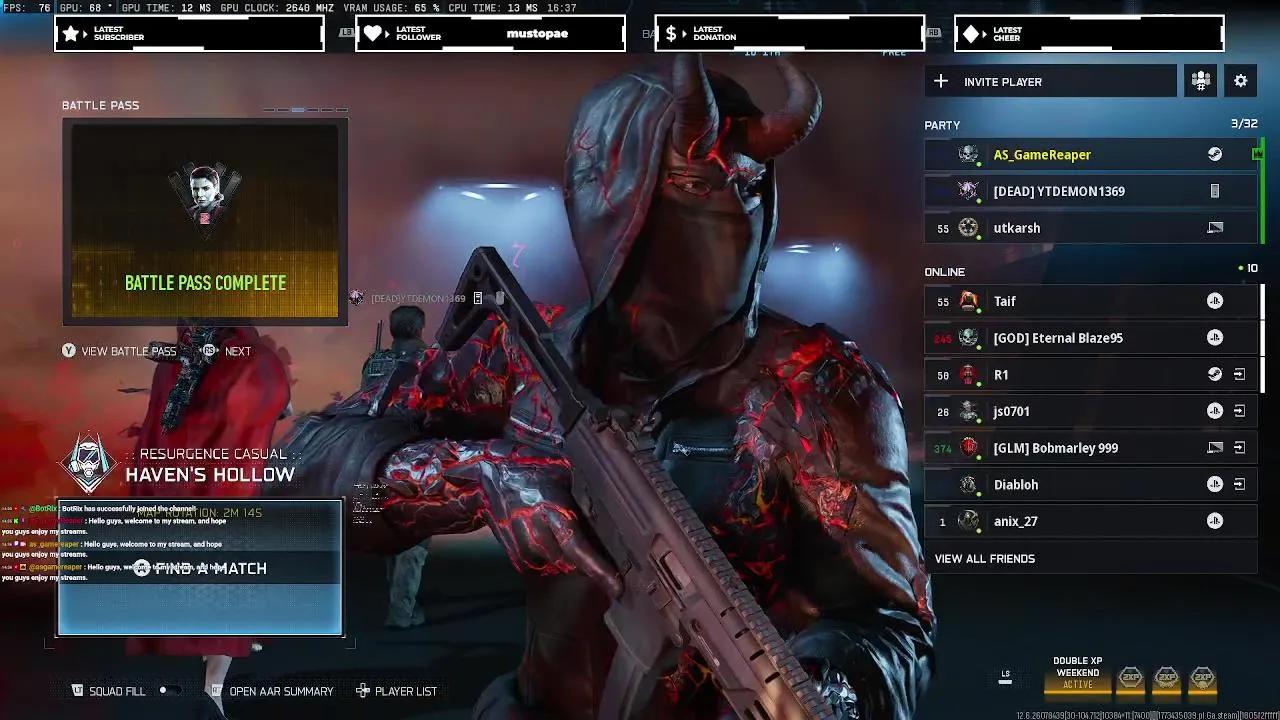Click the PC platform icon next to Bobmarley 999
Viewport: 1280px width, 720px height.
[1215, 447]
